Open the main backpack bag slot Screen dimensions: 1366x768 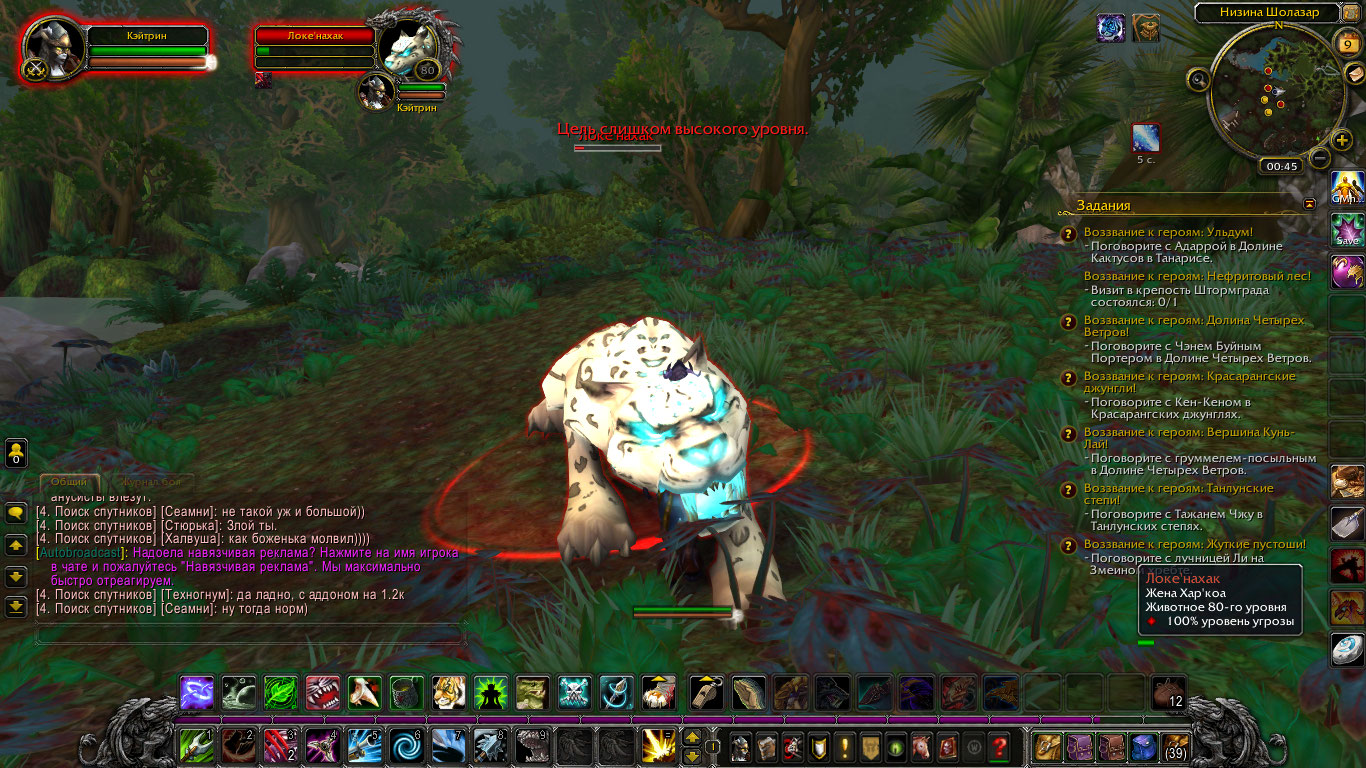pos(1174,746)
